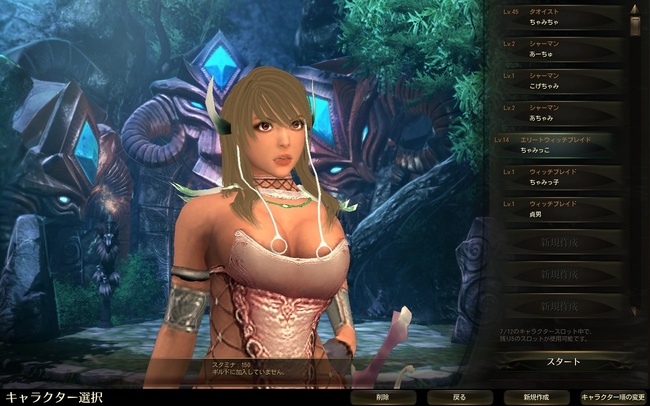650x406 pixels.
Task: Choose the Shaman character あーちゅ
Action: (x=560, y=50)
